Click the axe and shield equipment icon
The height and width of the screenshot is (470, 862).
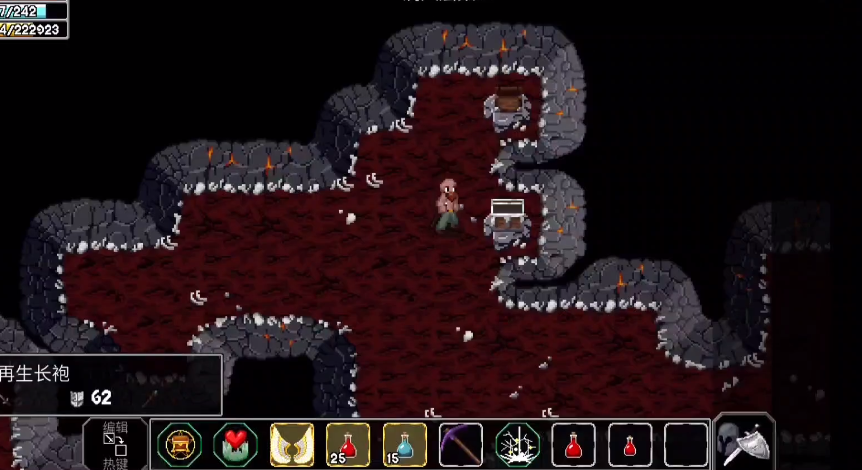coord(745,443)
